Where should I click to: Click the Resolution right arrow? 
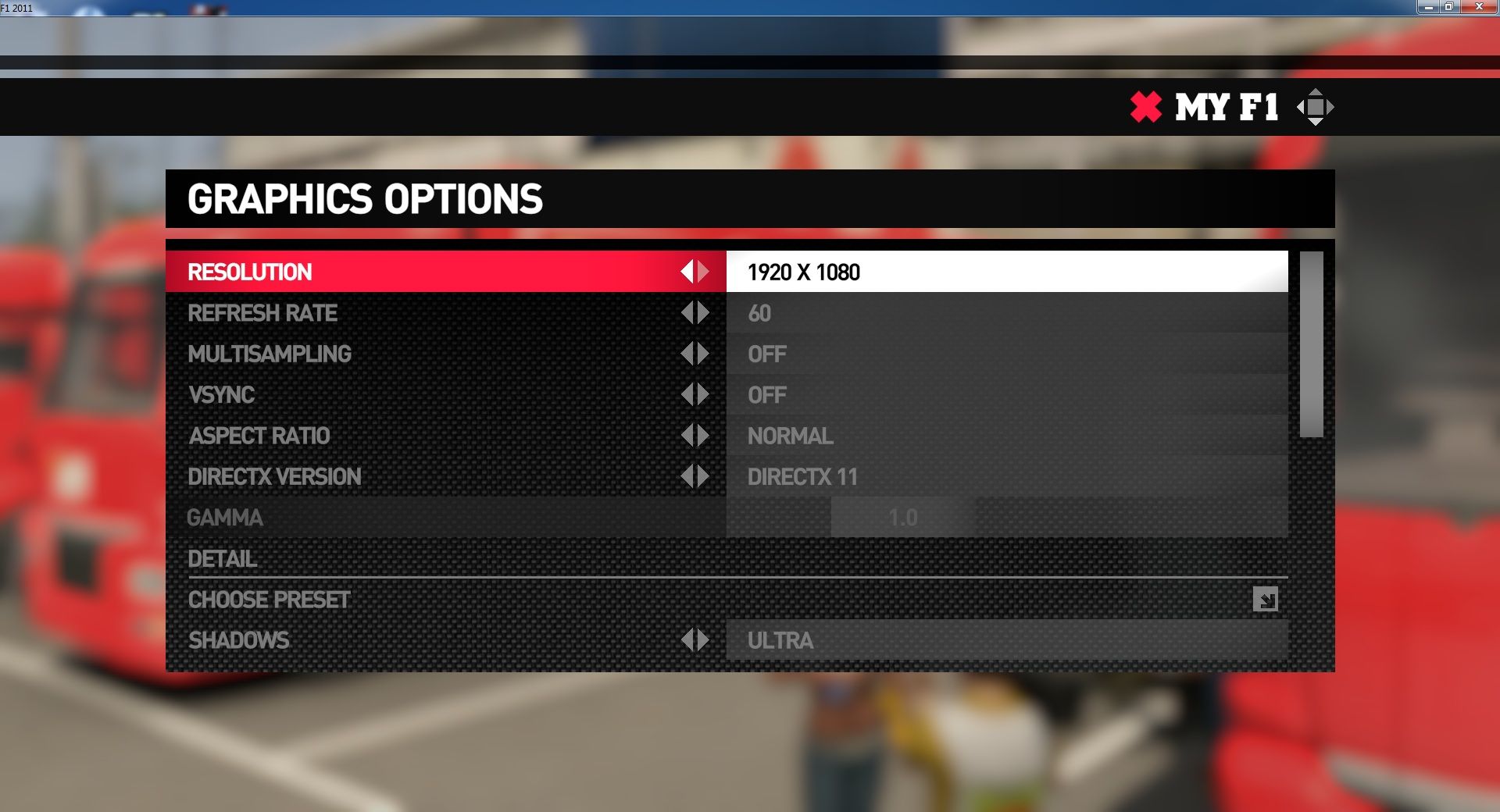coord(704,272)
